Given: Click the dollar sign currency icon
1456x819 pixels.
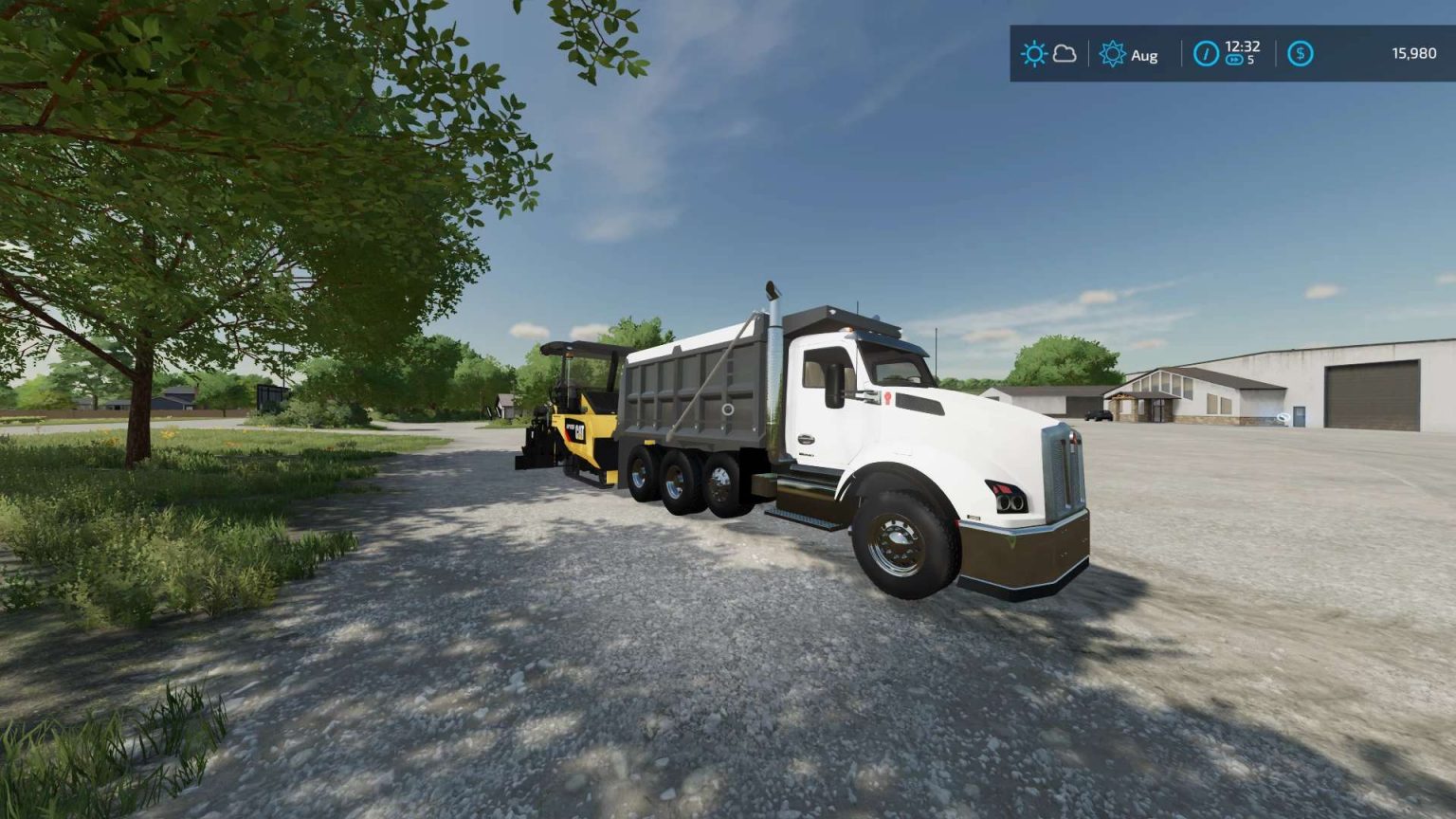Looking at the screenshot, I should coord(1300,55).
